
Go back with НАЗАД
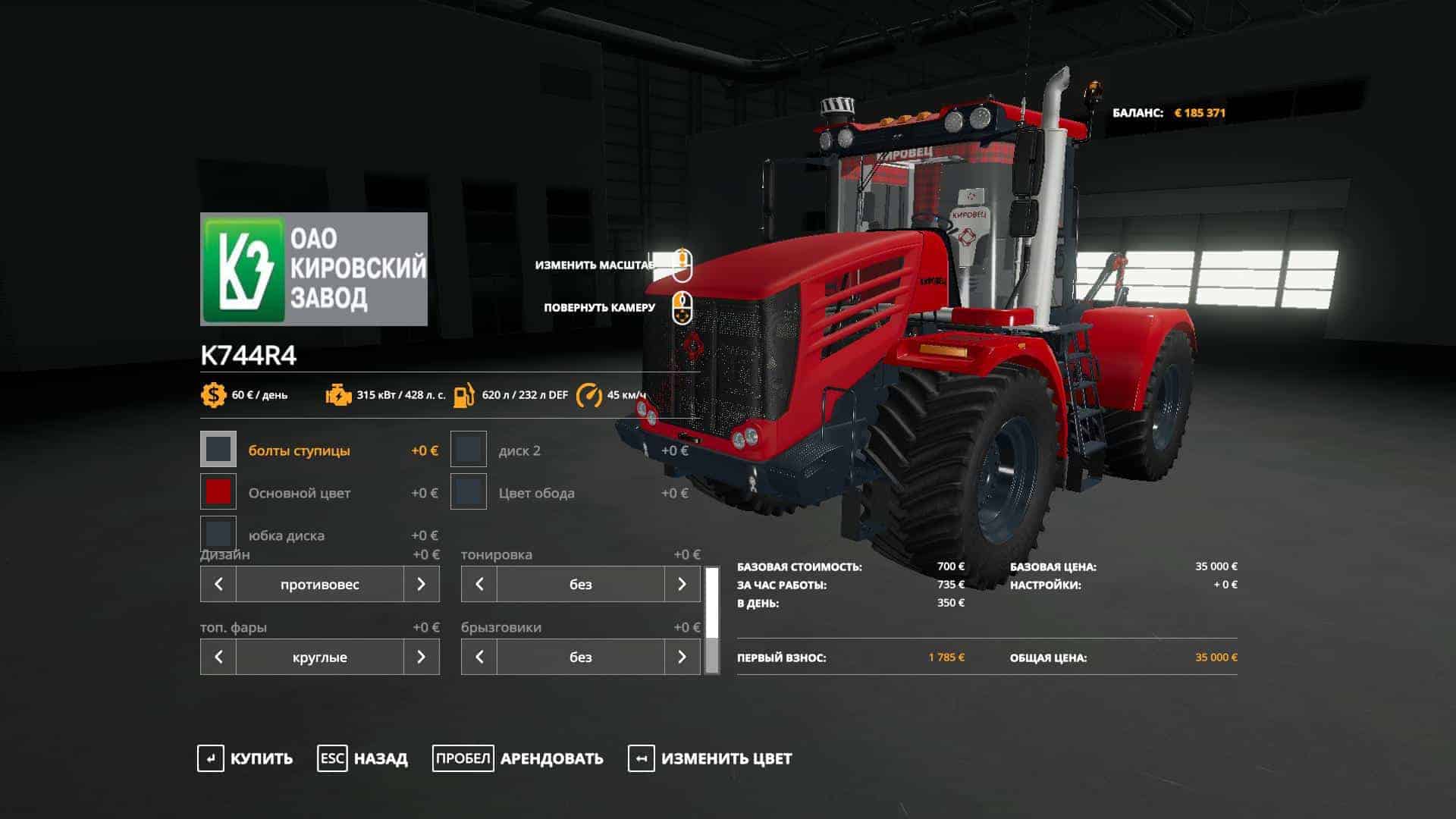pos(363,758)
